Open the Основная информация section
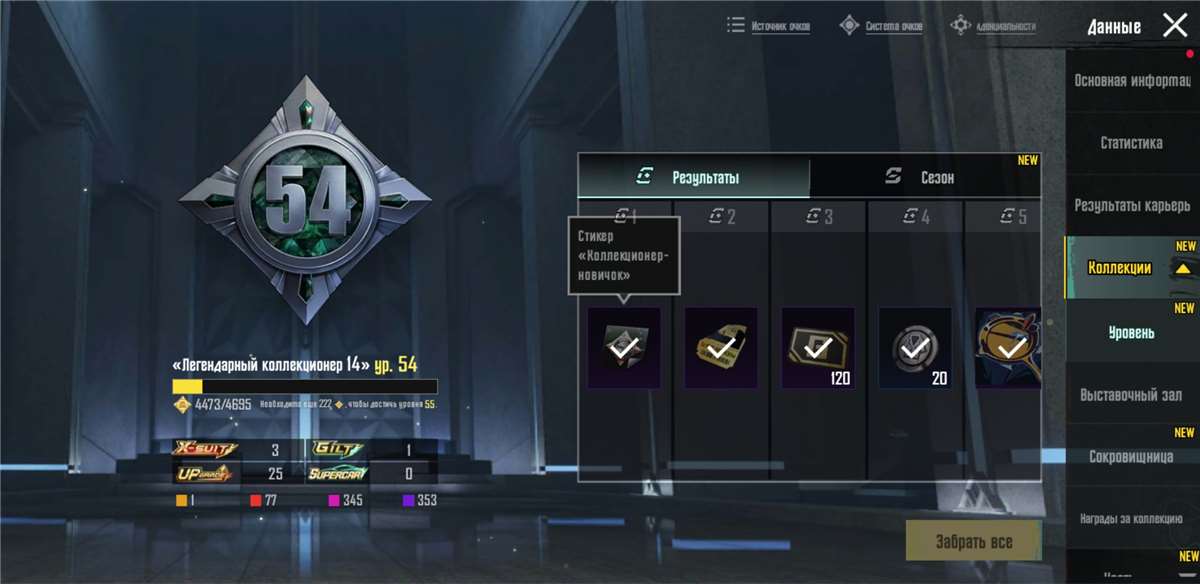Image resolution: width=1200 pixels, height=584 pixels. click(x=1131, y=81)
